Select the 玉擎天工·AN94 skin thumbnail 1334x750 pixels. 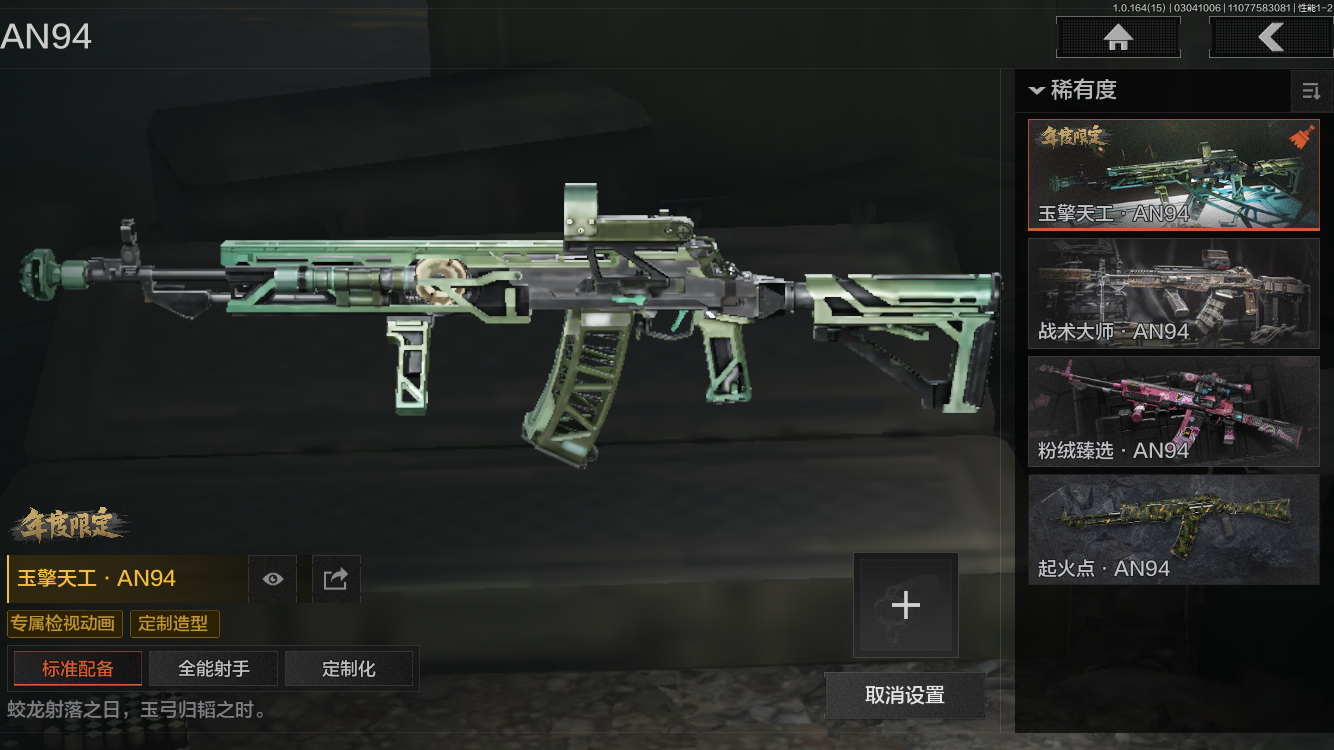tap(1173, 175)
